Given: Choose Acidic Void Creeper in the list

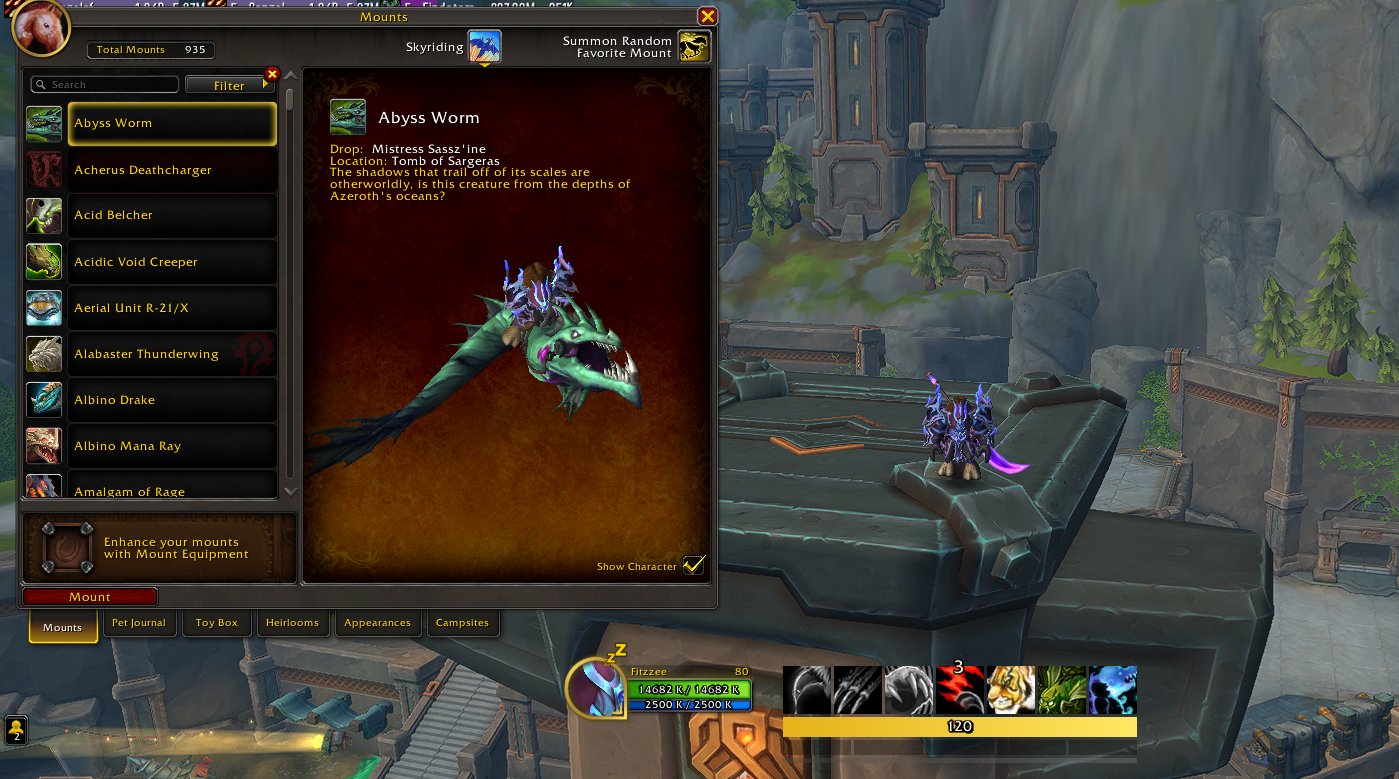Looking at the screenshot, I should click(x=172, y=262).
